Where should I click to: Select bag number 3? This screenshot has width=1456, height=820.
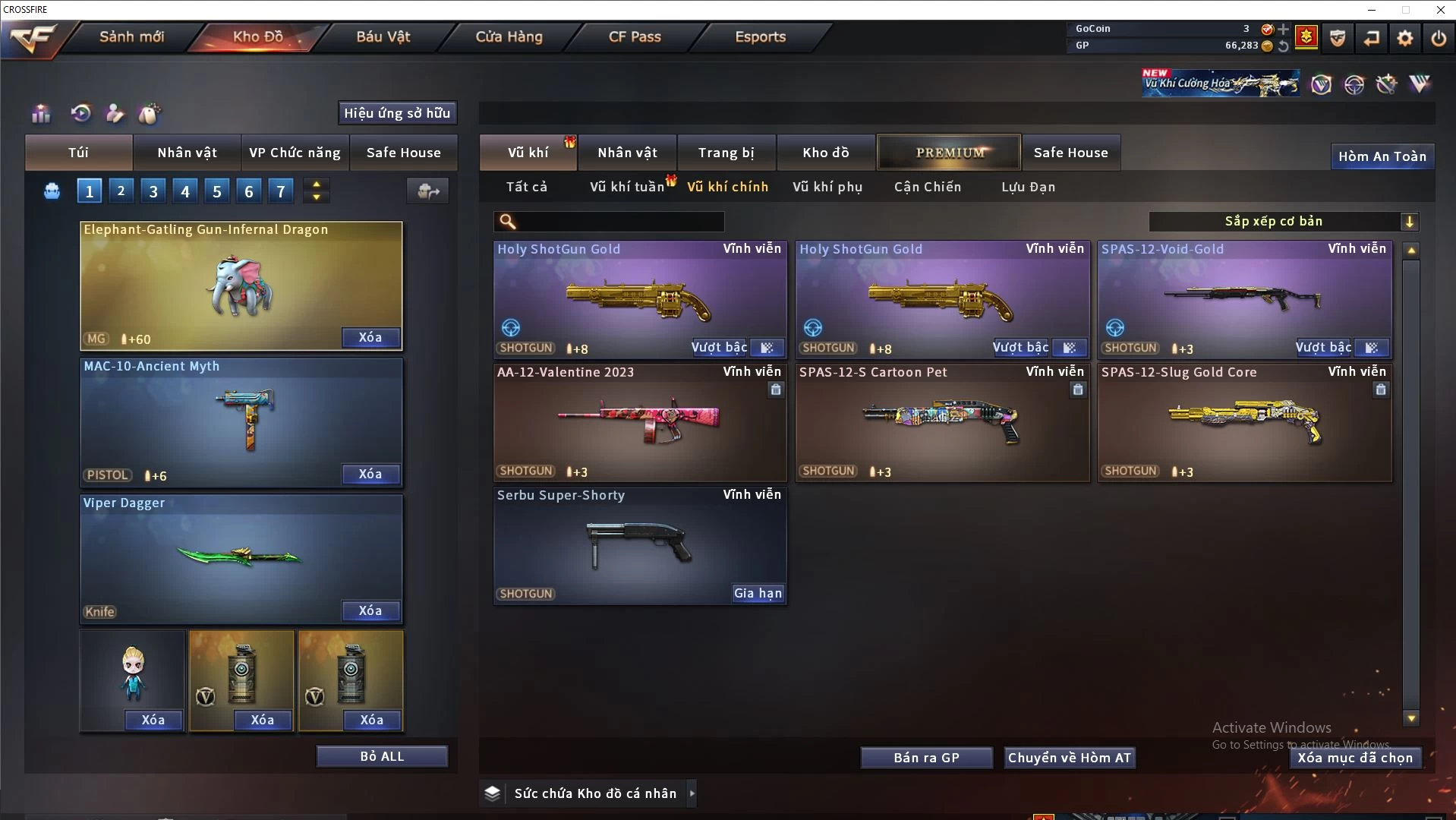[x=153, y=191]
